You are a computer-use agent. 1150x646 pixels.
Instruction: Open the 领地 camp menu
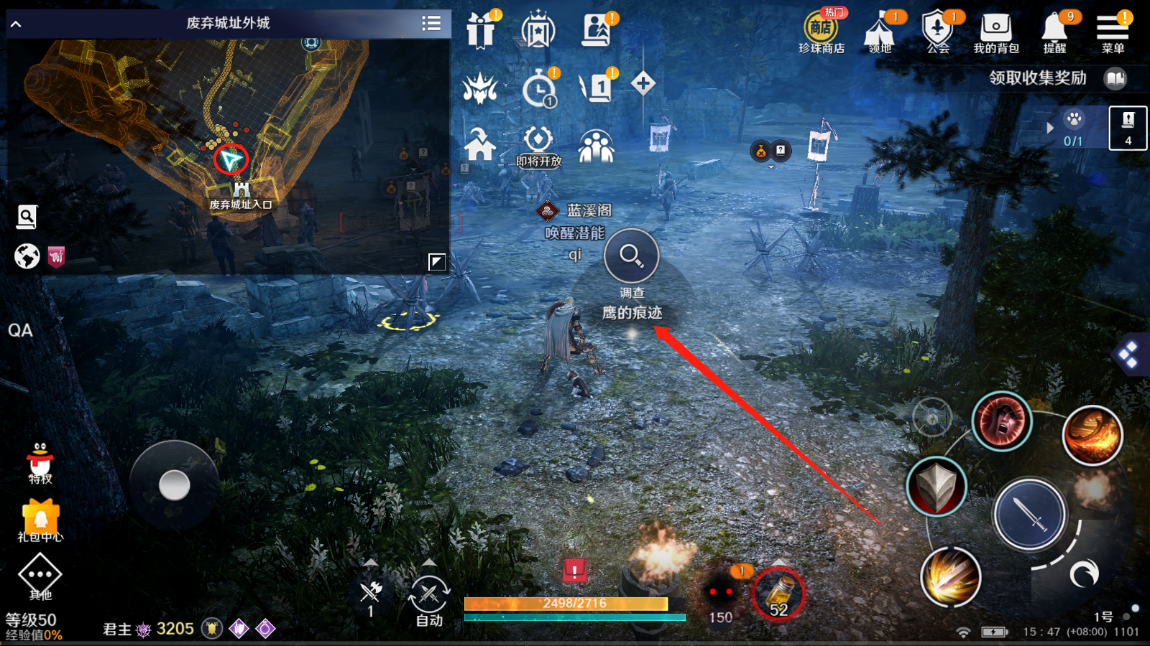[880, 29]
